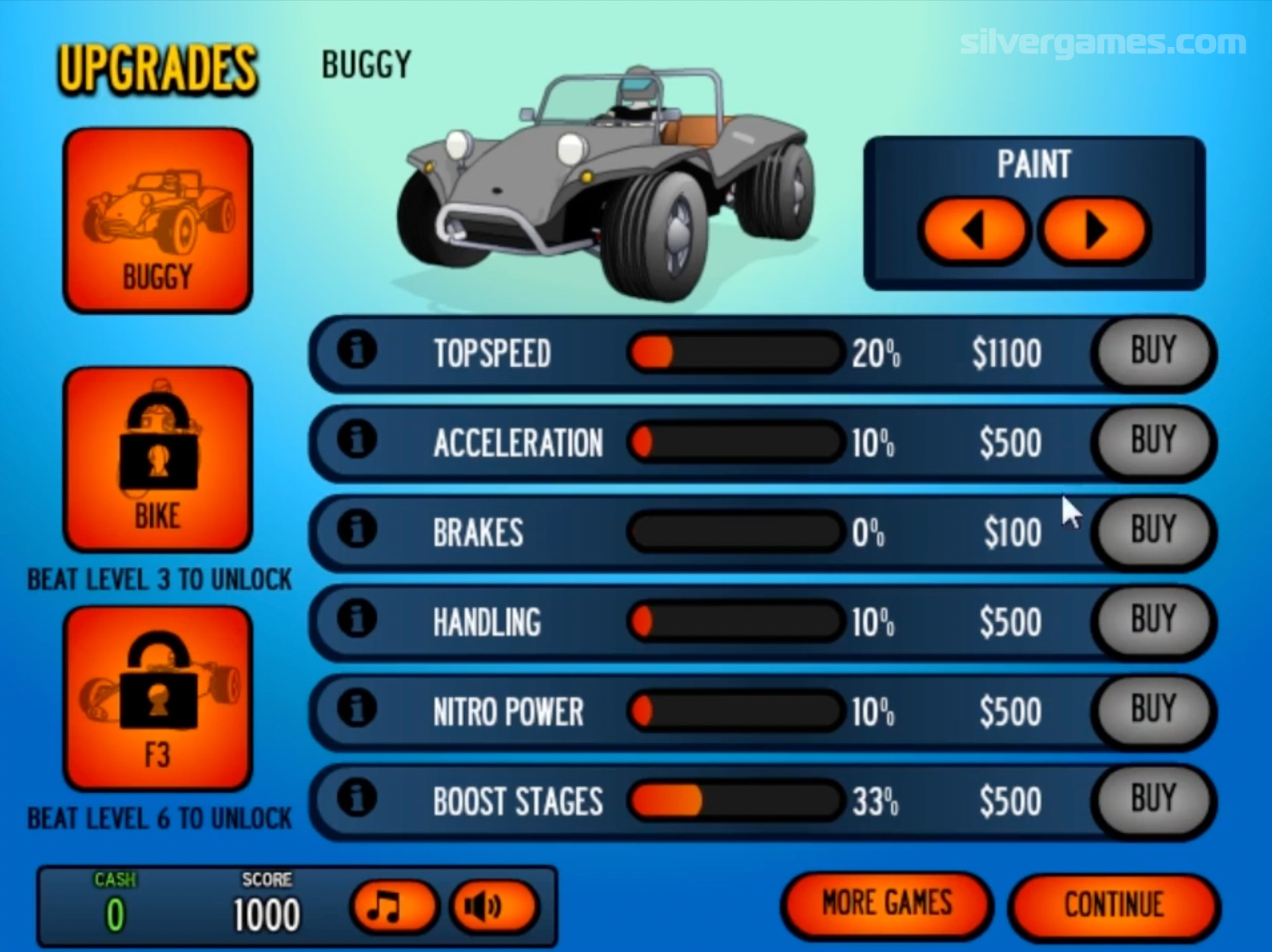Buy the Boost Stages upgrade
The image size is (1272, 952).
[x=1152, y=799]
